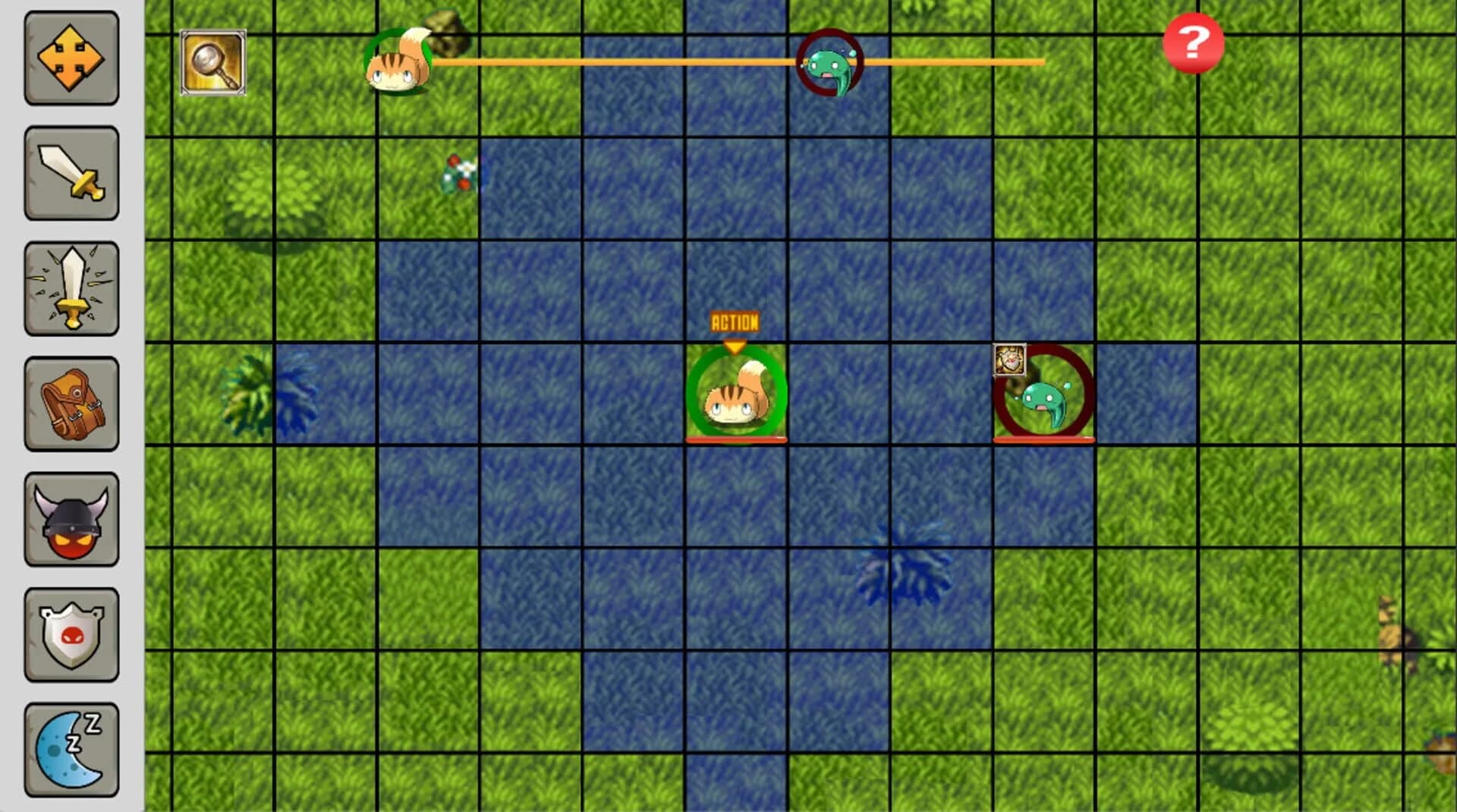
Task: Click the cat's red health bar
Action: (x=735, y=438)
